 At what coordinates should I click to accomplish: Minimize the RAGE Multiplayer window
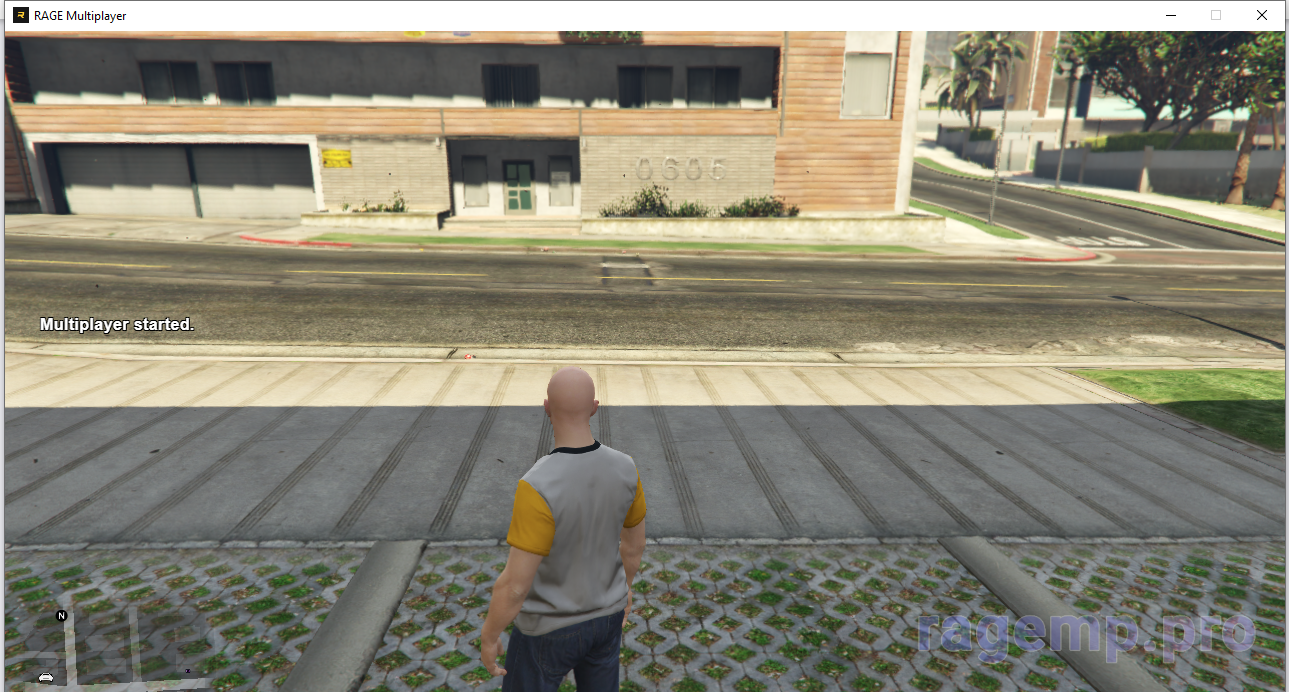(x=1170, y=15)
